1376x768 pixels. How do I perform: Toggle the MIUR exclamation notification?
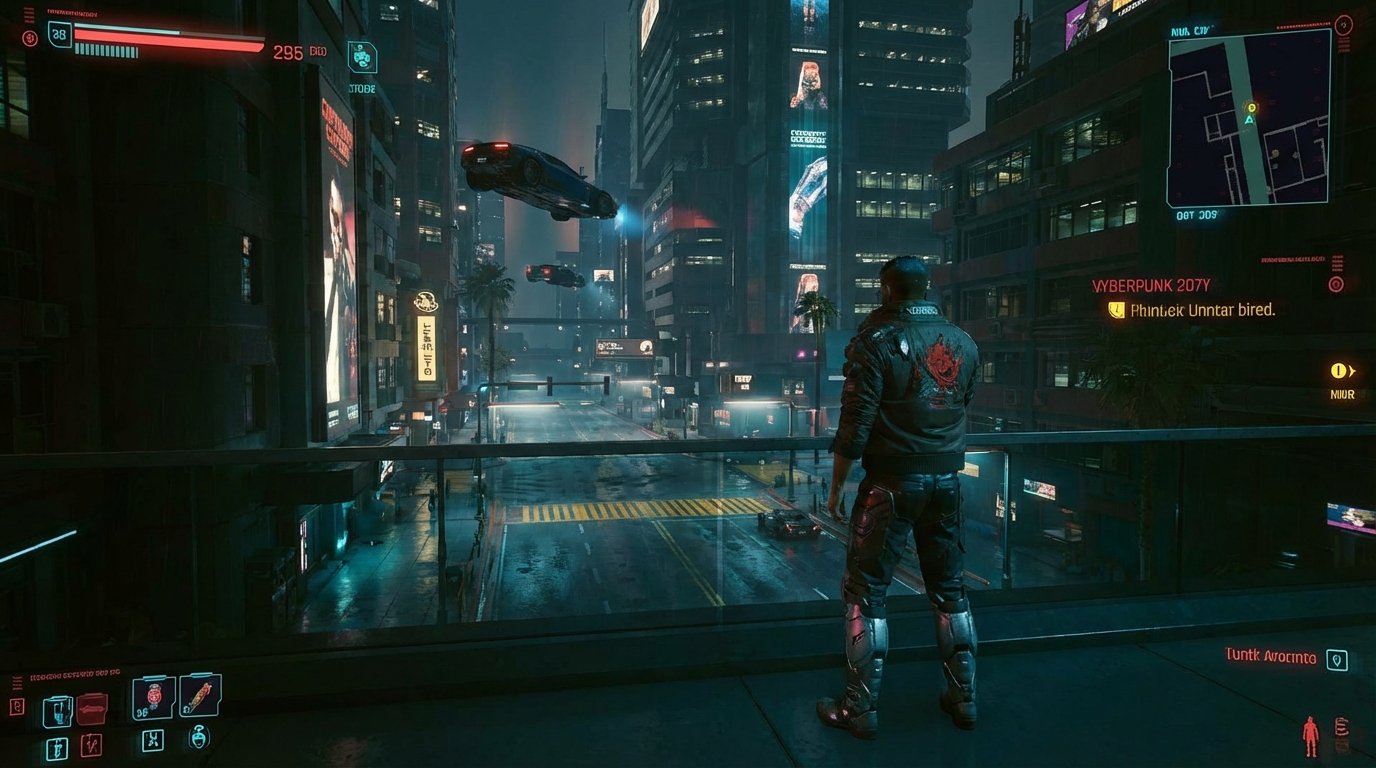pyautogui.click(x=1339, y=371)
